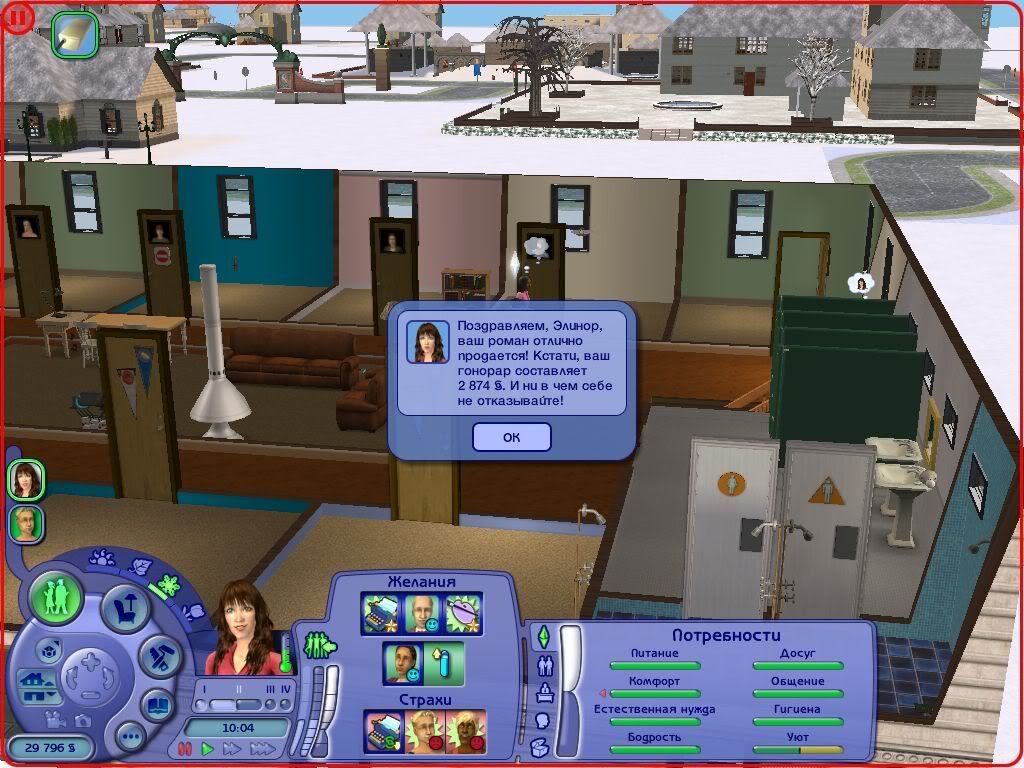
Task: Set game speed to normal play
Action: coord(208,748)
